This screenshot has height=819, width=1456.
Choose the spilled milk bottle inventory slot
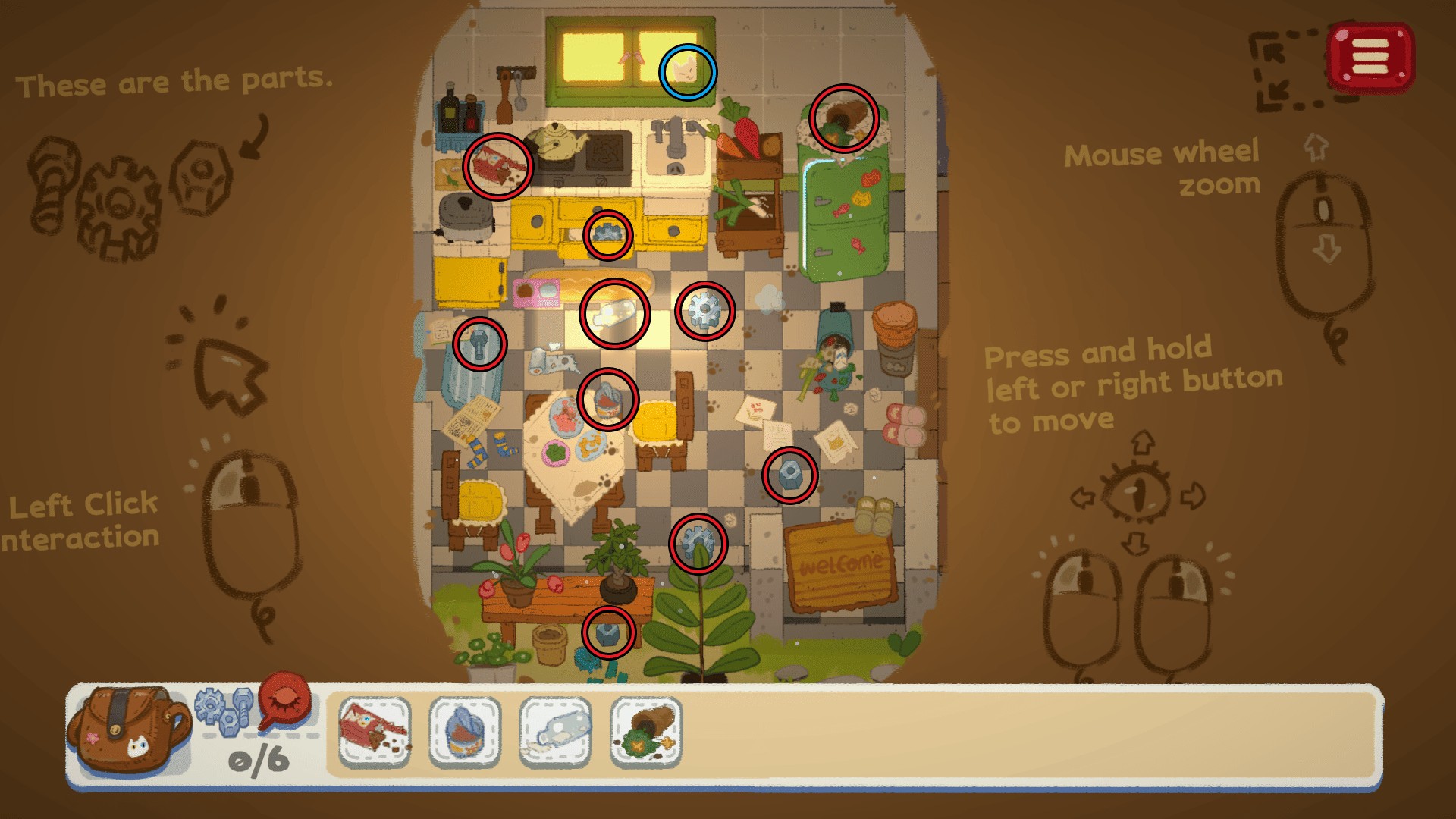tap(556, 732)
